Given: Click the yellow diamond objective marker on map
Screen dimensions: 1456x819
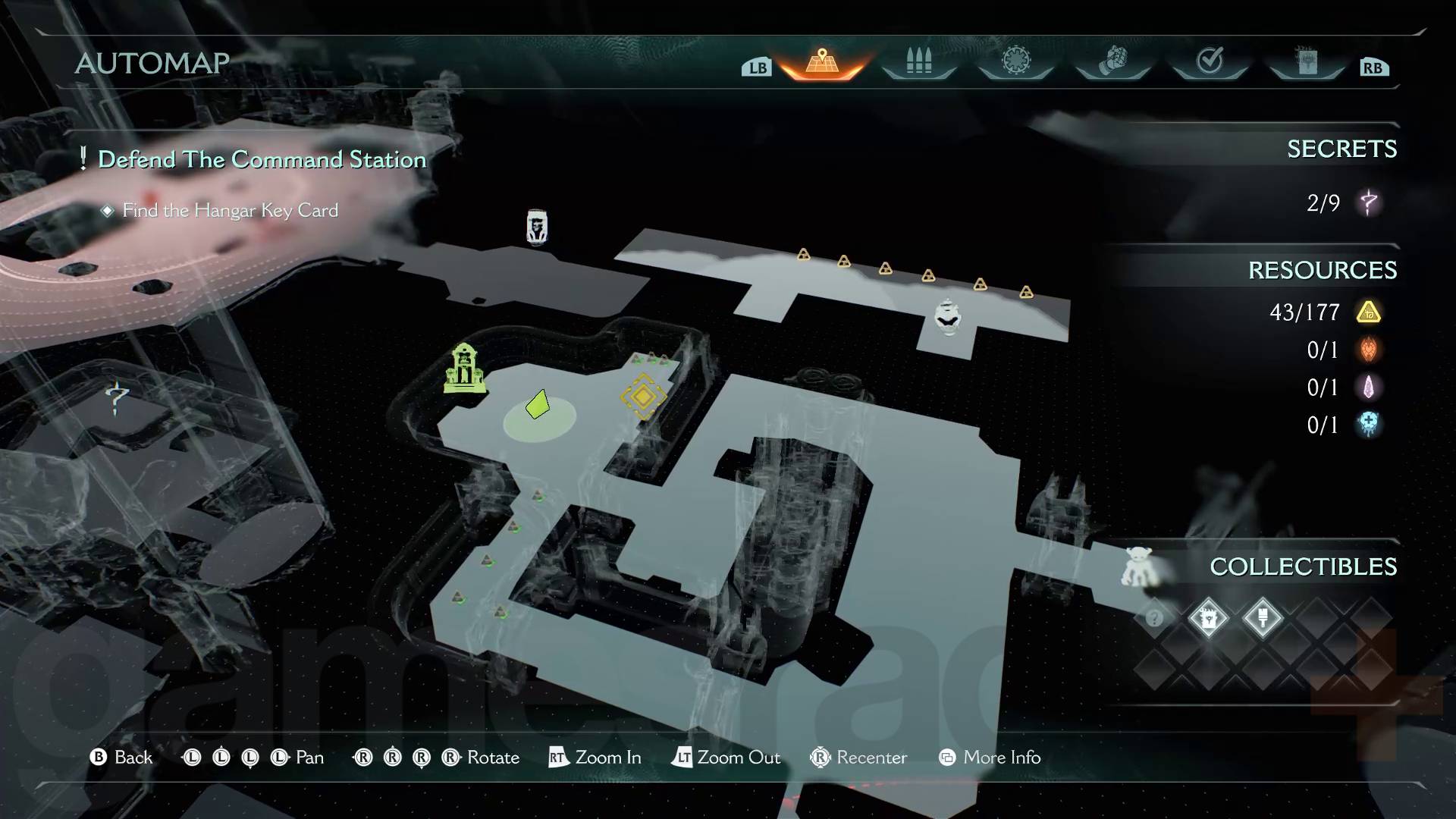Looking at the screenshot, I should (x=643, y=396).
